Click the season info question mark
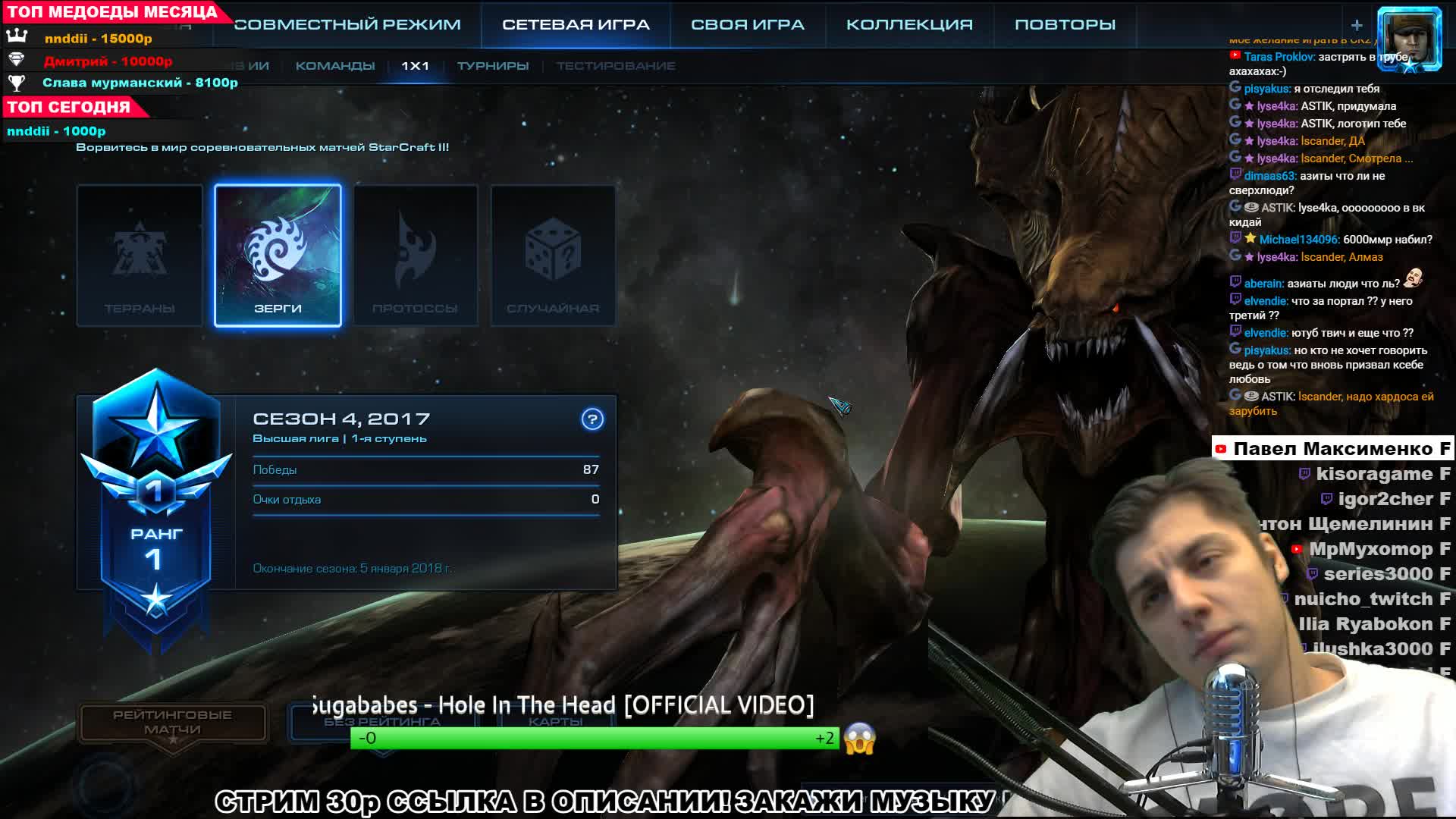 pyautogui.click(x=592, y=419)
